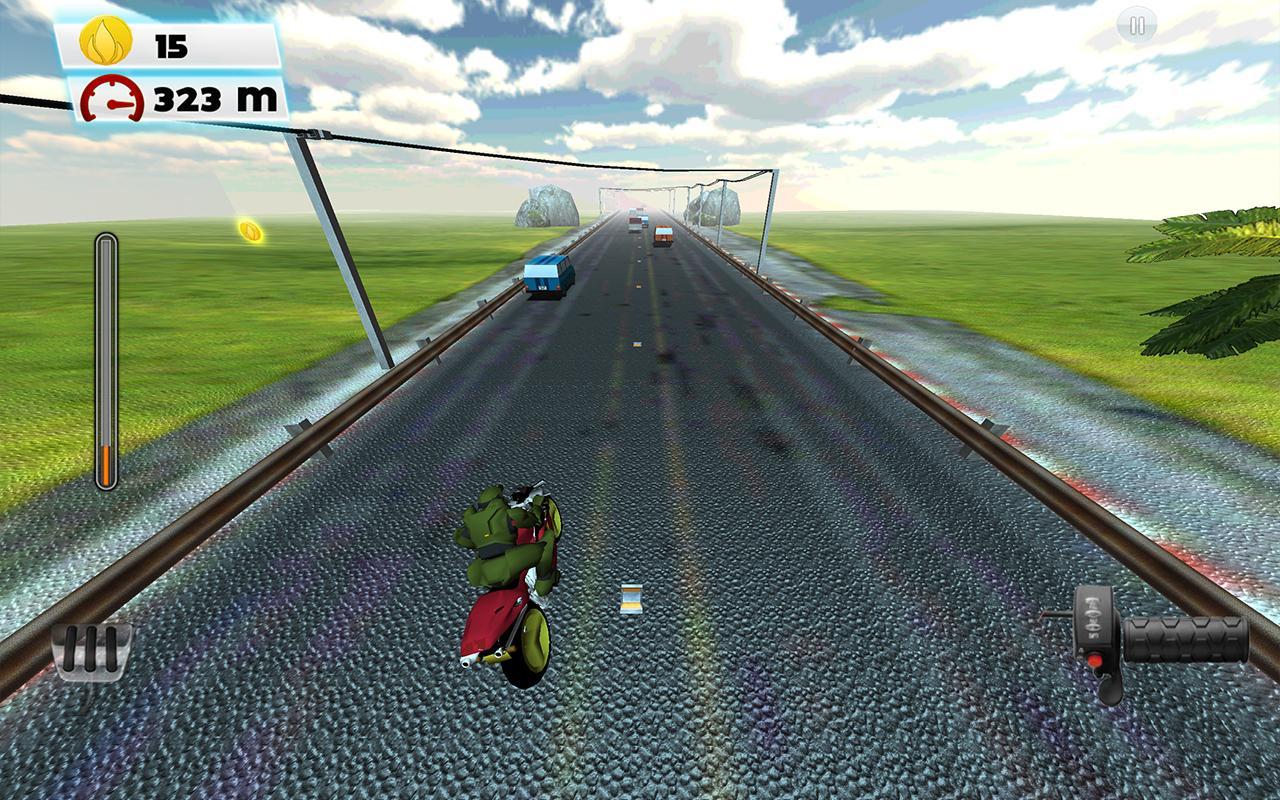Tap the vertical speed progress bar
Viewport: 1280px width, 800px height.
104,360
